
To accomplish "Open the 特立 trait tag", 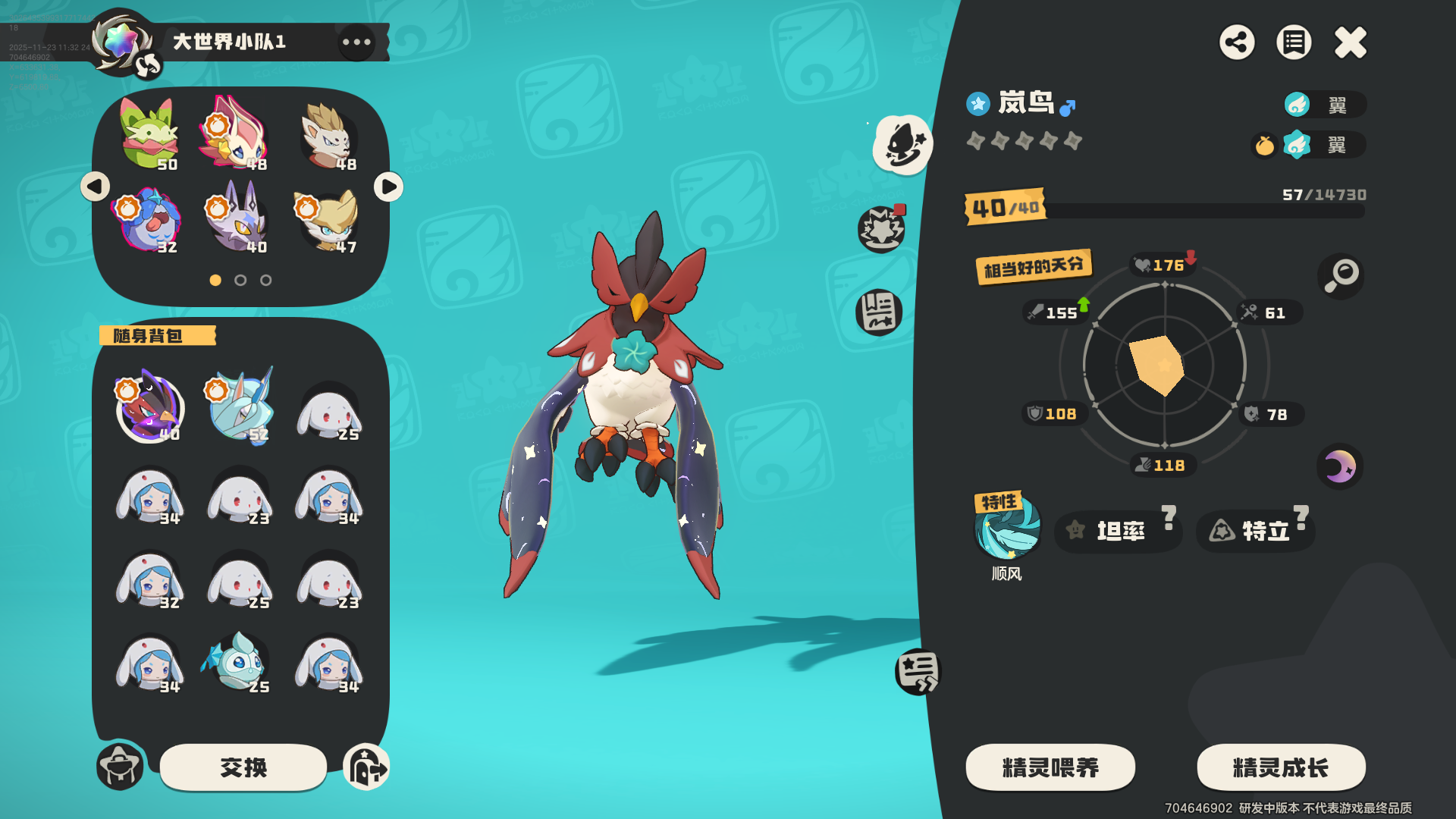I will (x=1256, y=531).
